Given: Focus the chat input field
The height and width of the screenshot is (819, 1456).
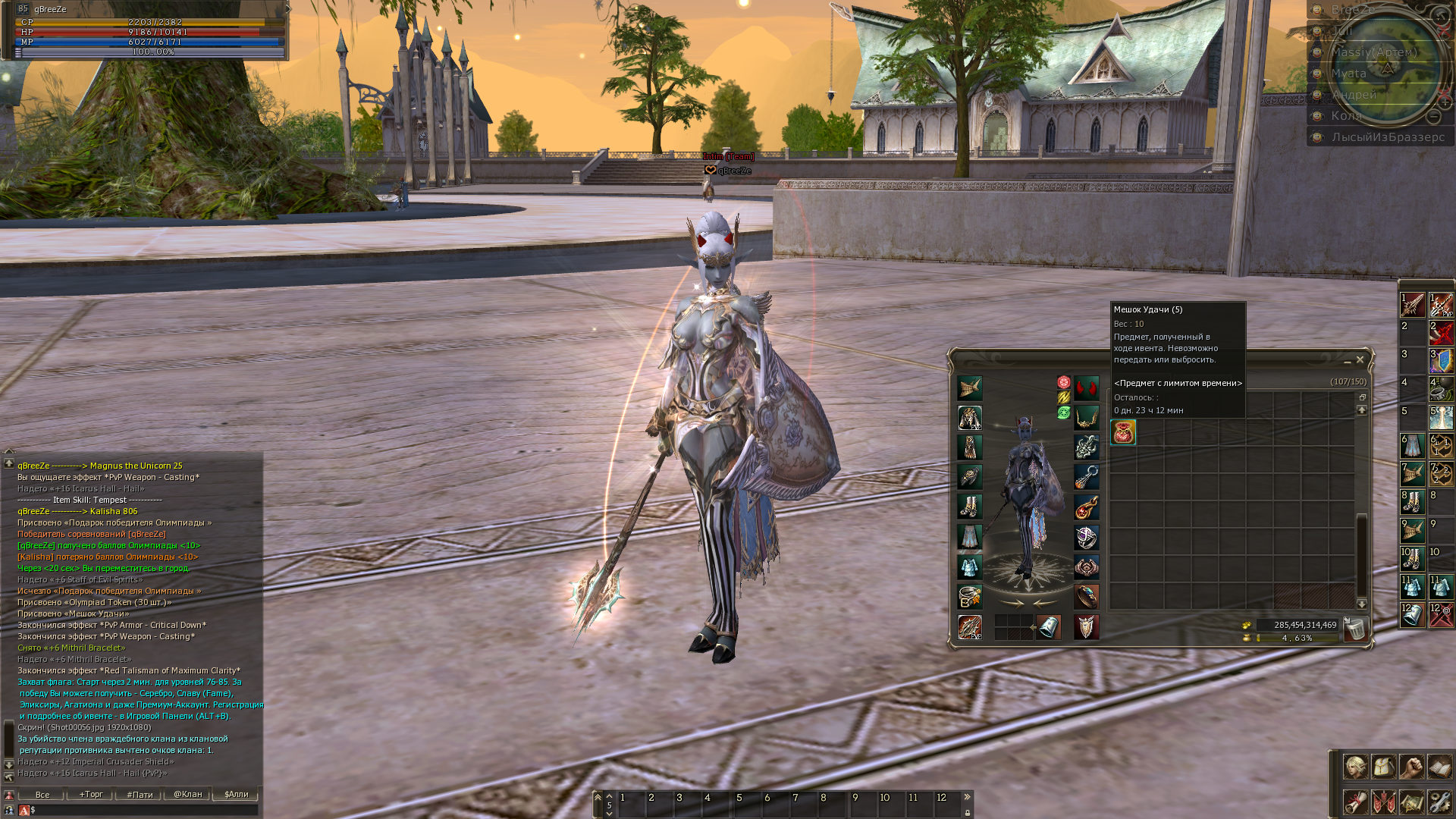Looking at the screenshot, I should tap(144, 810).
